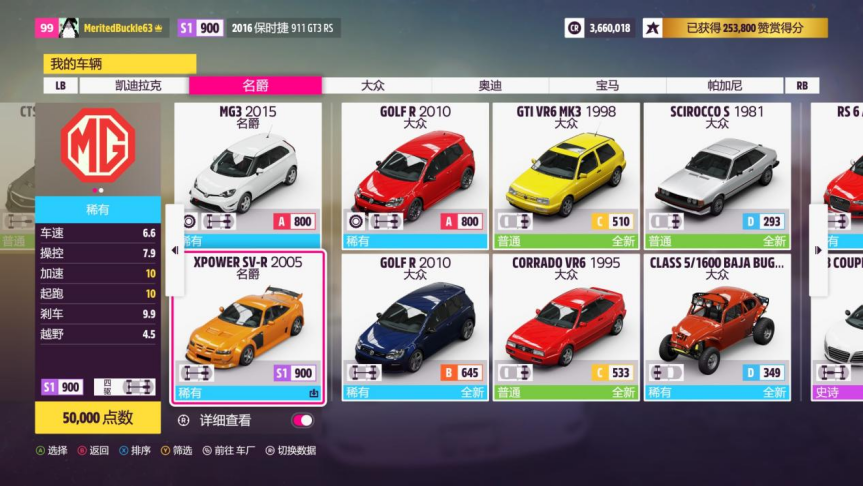This screenshot has width=863, height=486.
Task: Open the 大众 manufacturer tab
Action: click(373, 86)
